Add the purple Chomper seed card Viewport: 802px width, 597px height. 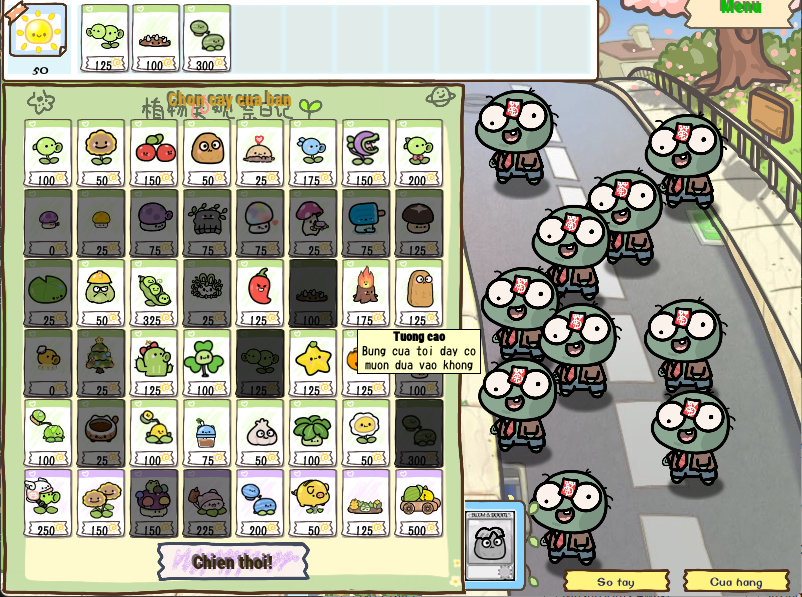(x=366, y=153)
